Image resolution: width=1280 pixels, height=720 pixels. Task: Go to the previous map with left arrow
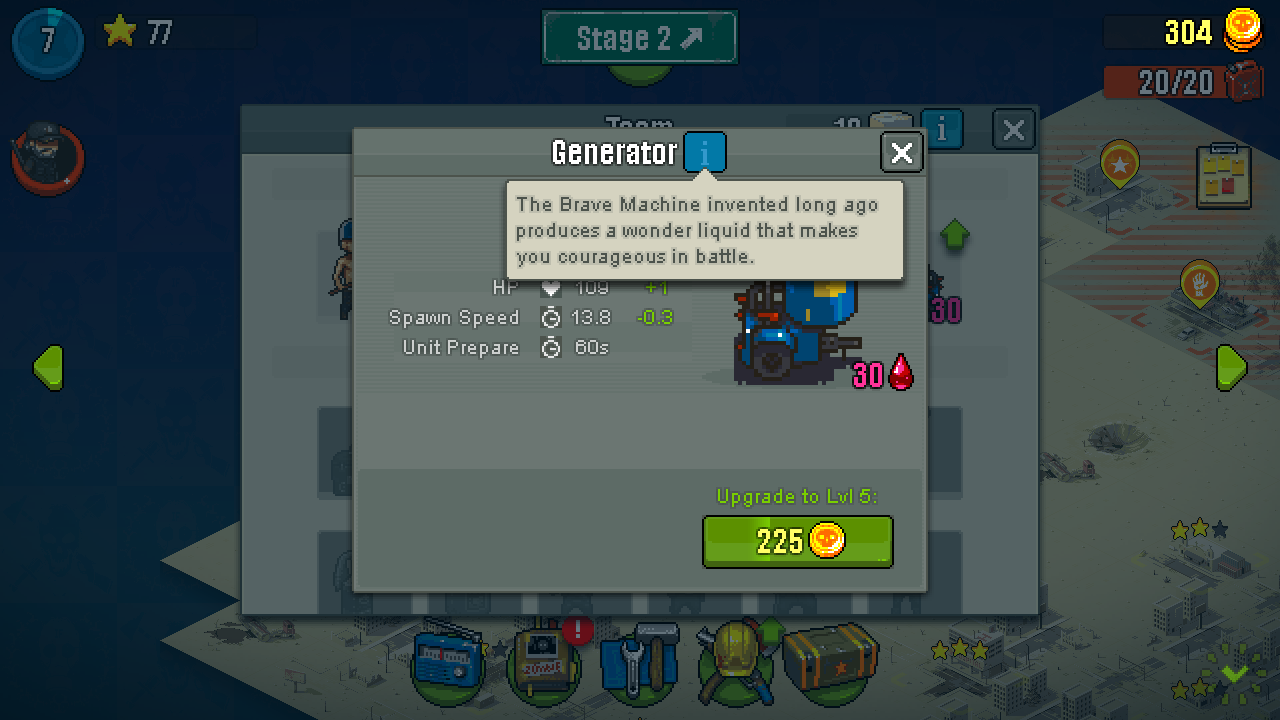[48, 368]
